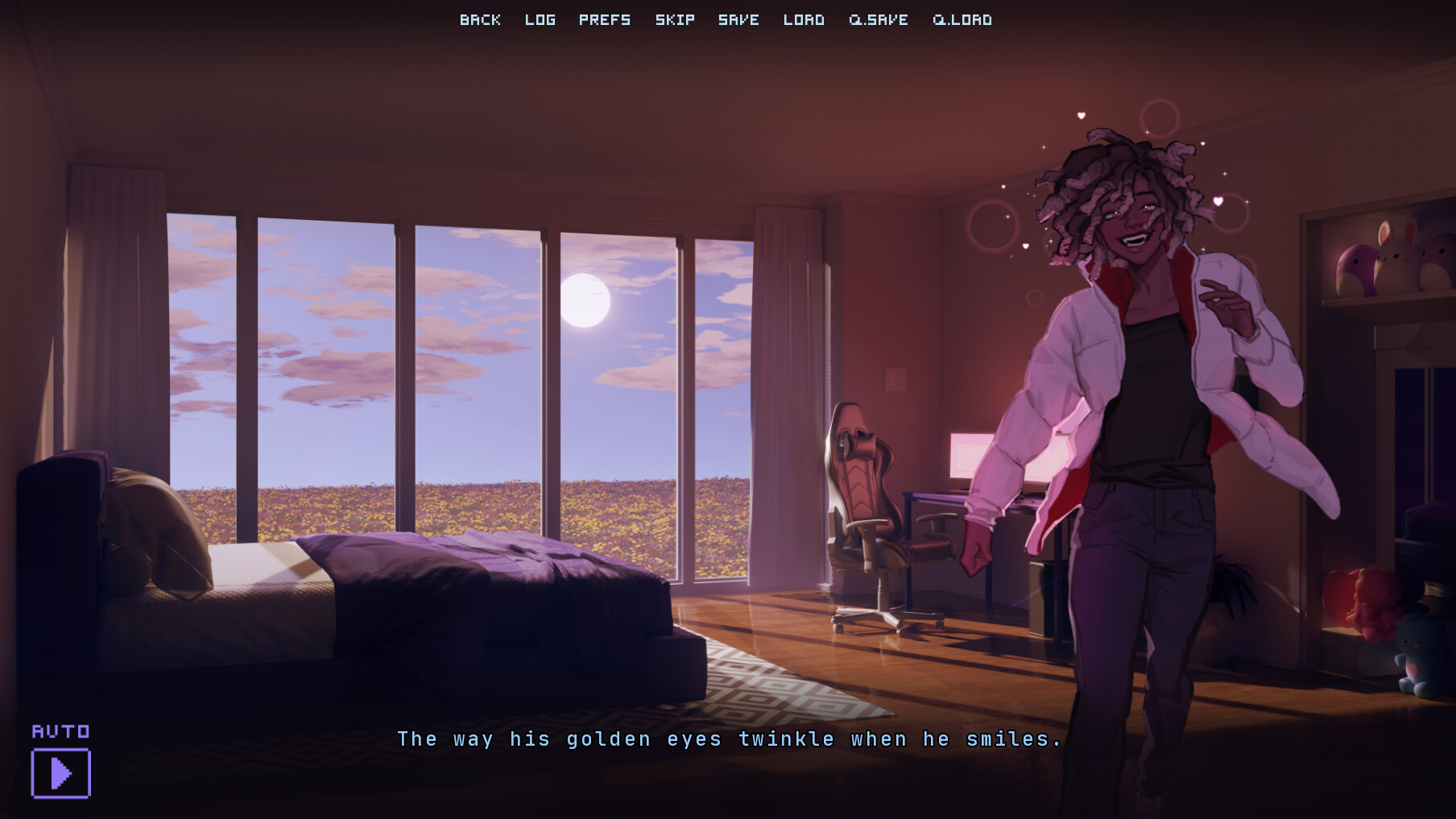Viewport: 1456px width, 819px height.
Task: Click the dialogue text to advance
Action: [729, 738]
